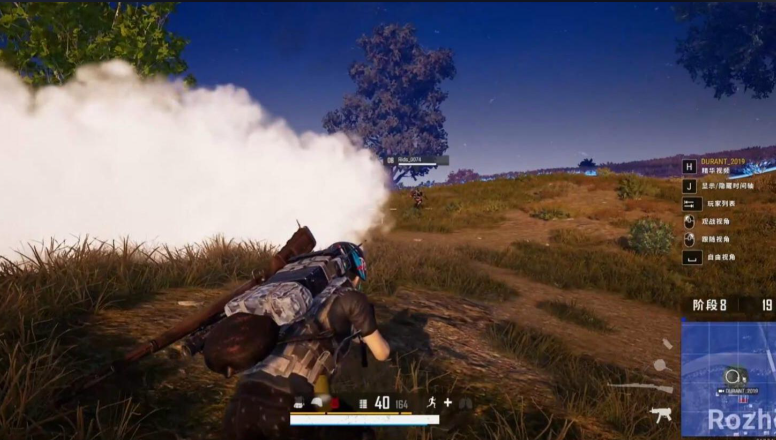Click the running man sprint icon
776x440 pixels.
[x=431, y=402]
